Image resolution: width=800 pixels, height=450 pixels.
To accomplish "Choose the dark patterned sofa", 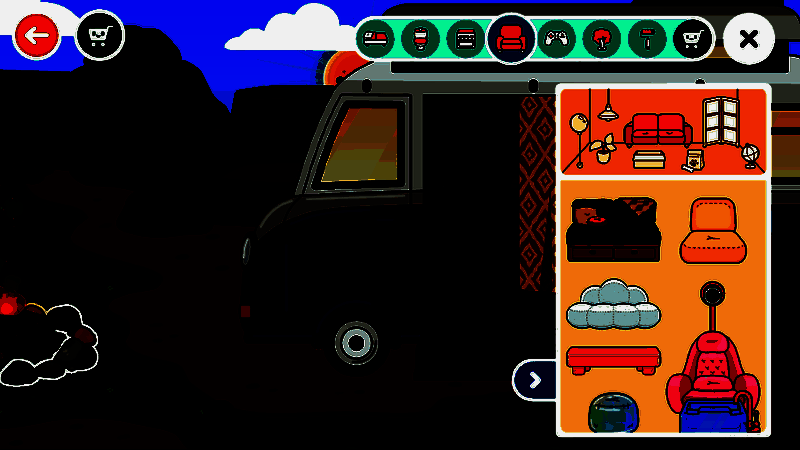I will point(612,230).
